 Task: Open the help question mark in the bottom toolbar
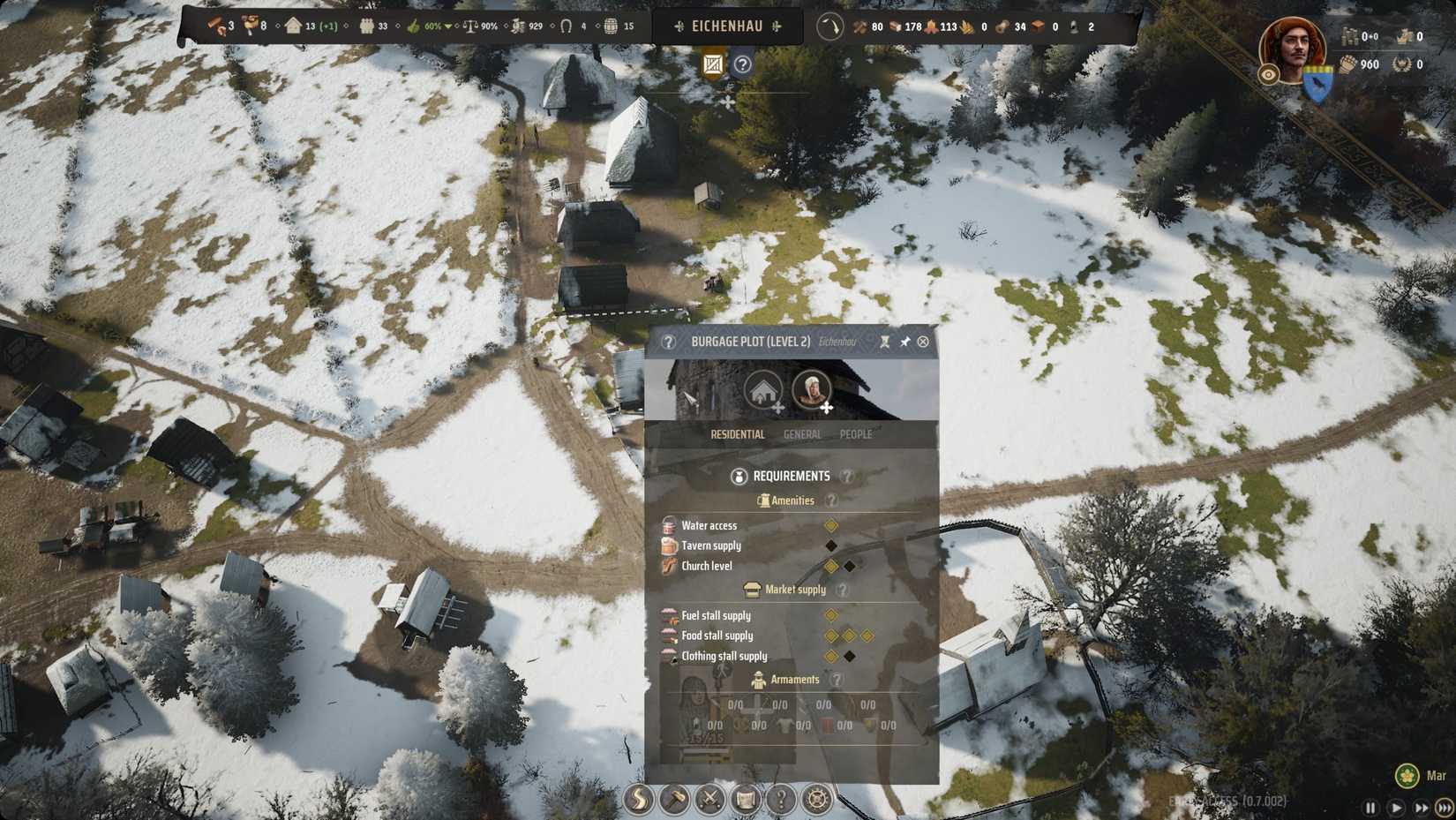779,801
